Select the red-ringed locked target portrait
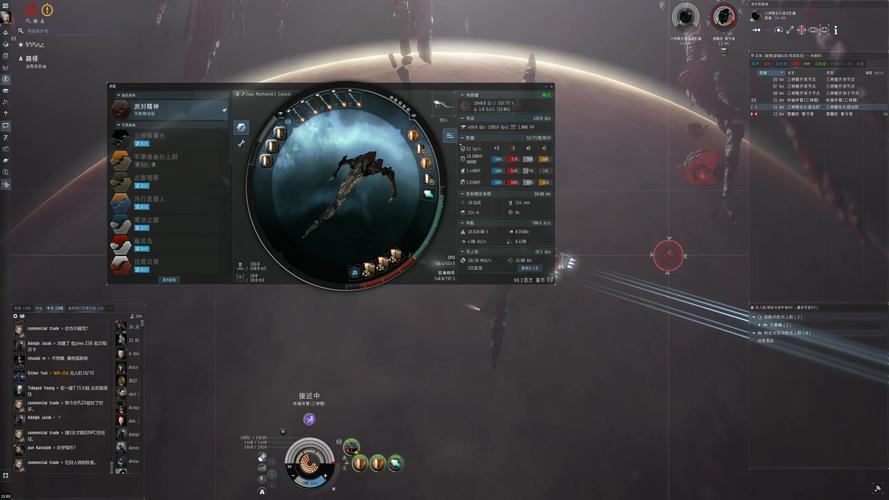This screenshot has height=500, width=889. (723, 17)
